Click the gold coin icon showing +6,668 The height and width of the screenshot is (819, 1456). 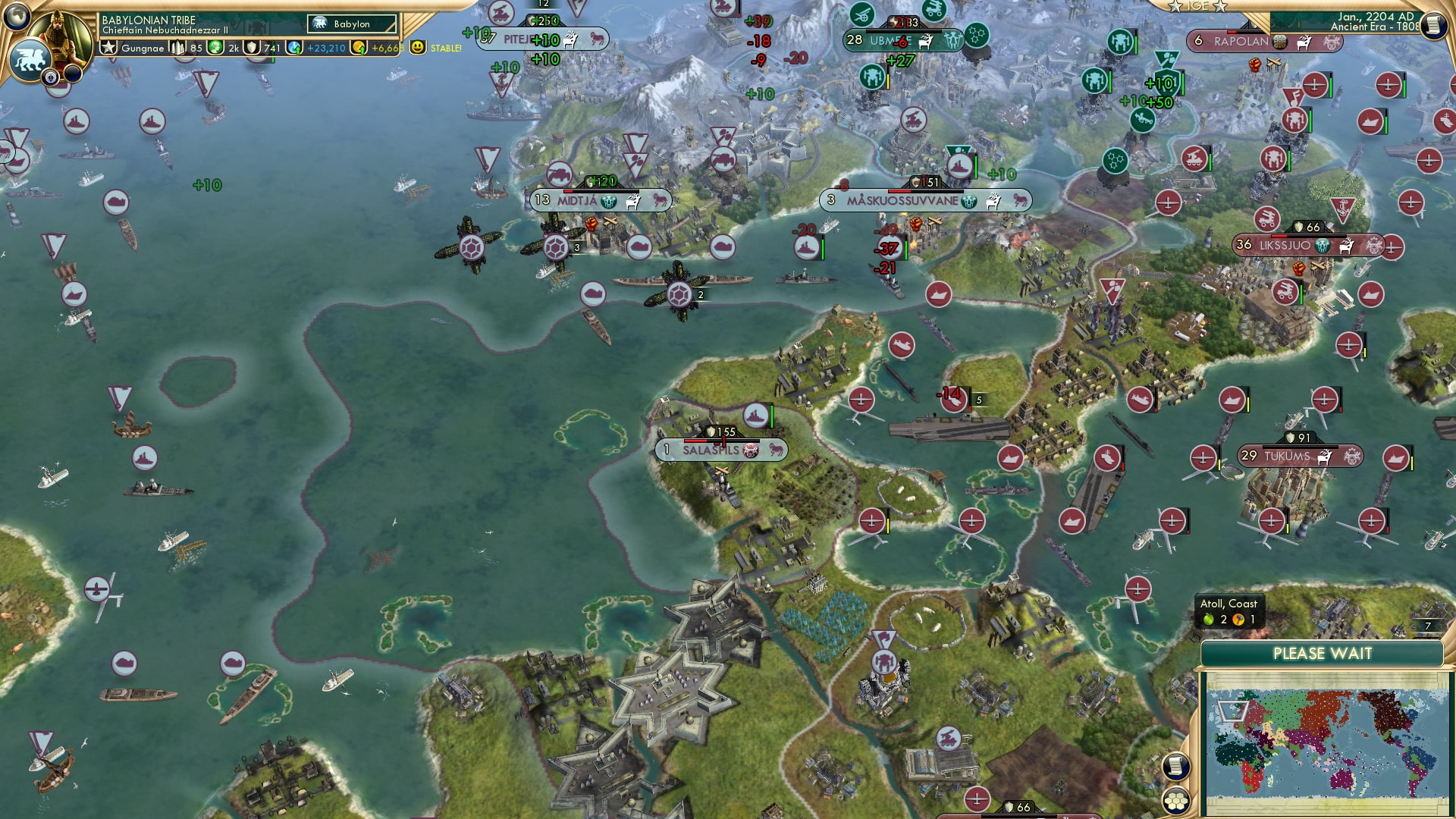[x=359, y=49]
